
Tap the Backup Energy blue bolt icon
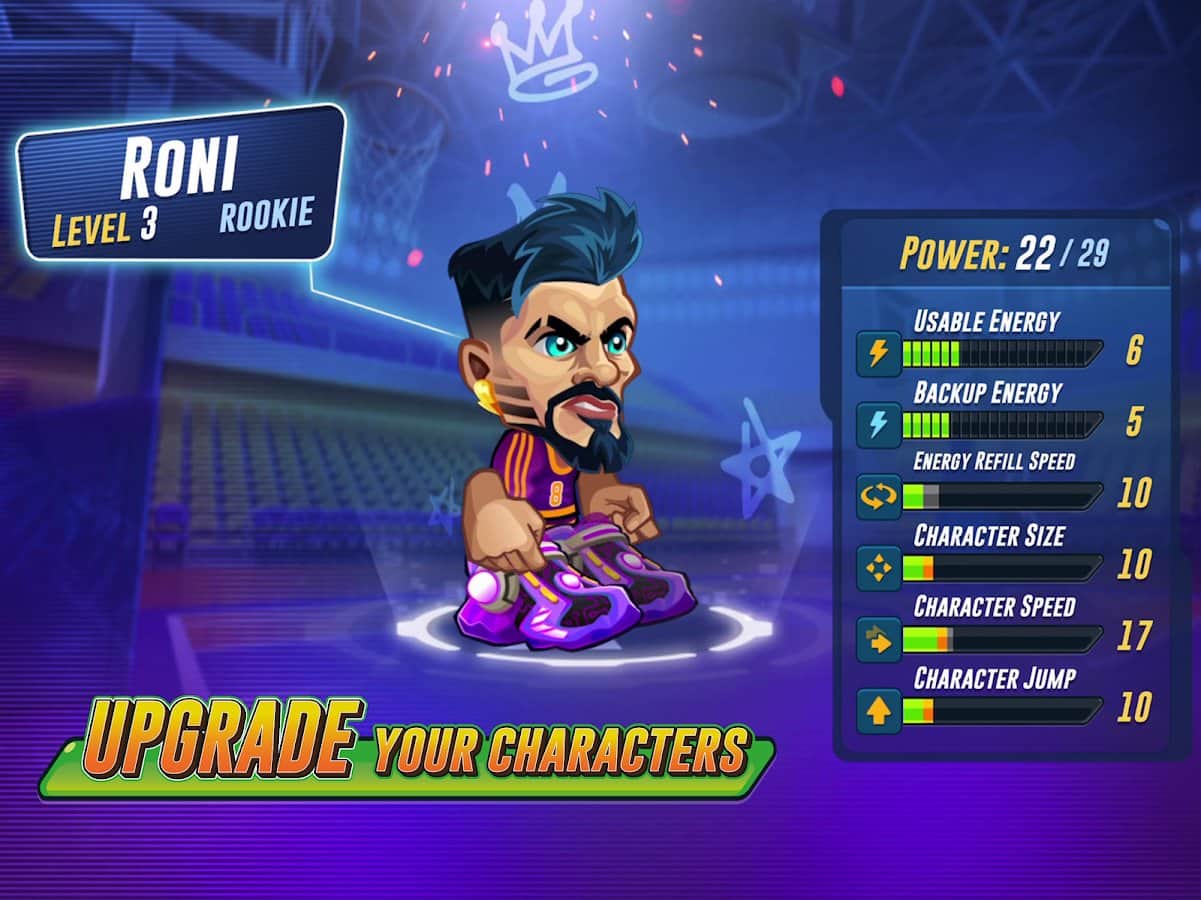click(x=879, y=425)
